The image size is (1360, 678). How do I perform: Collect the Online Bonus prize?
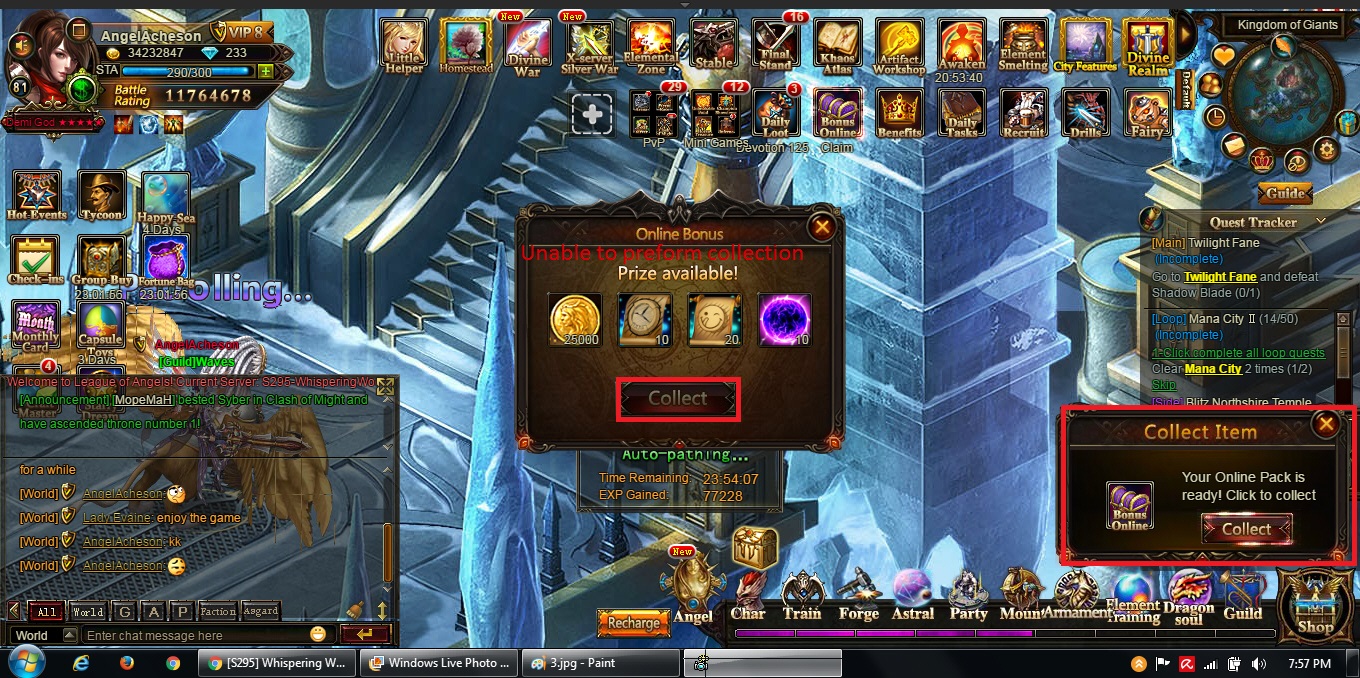(x=678, y=399)
